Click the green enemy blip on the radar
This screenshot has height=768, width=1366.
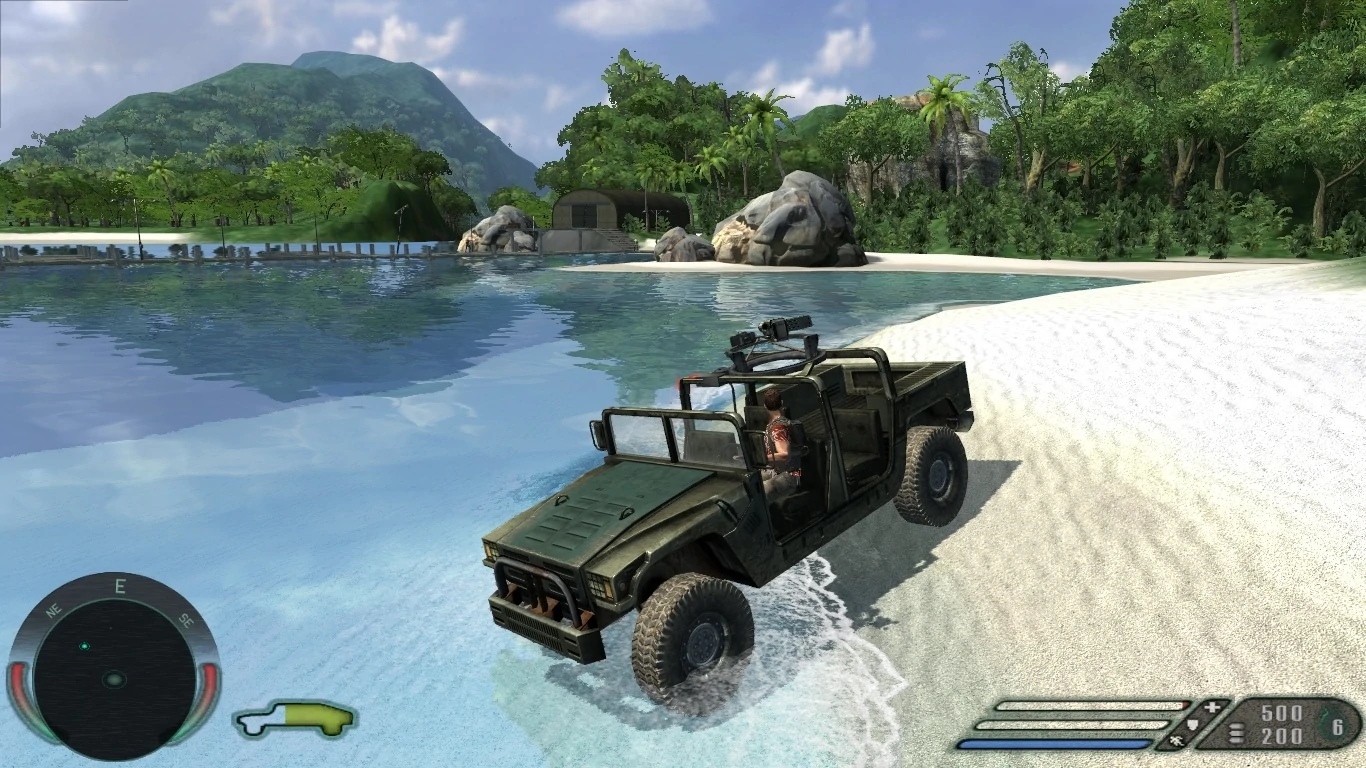pos(84,645)
